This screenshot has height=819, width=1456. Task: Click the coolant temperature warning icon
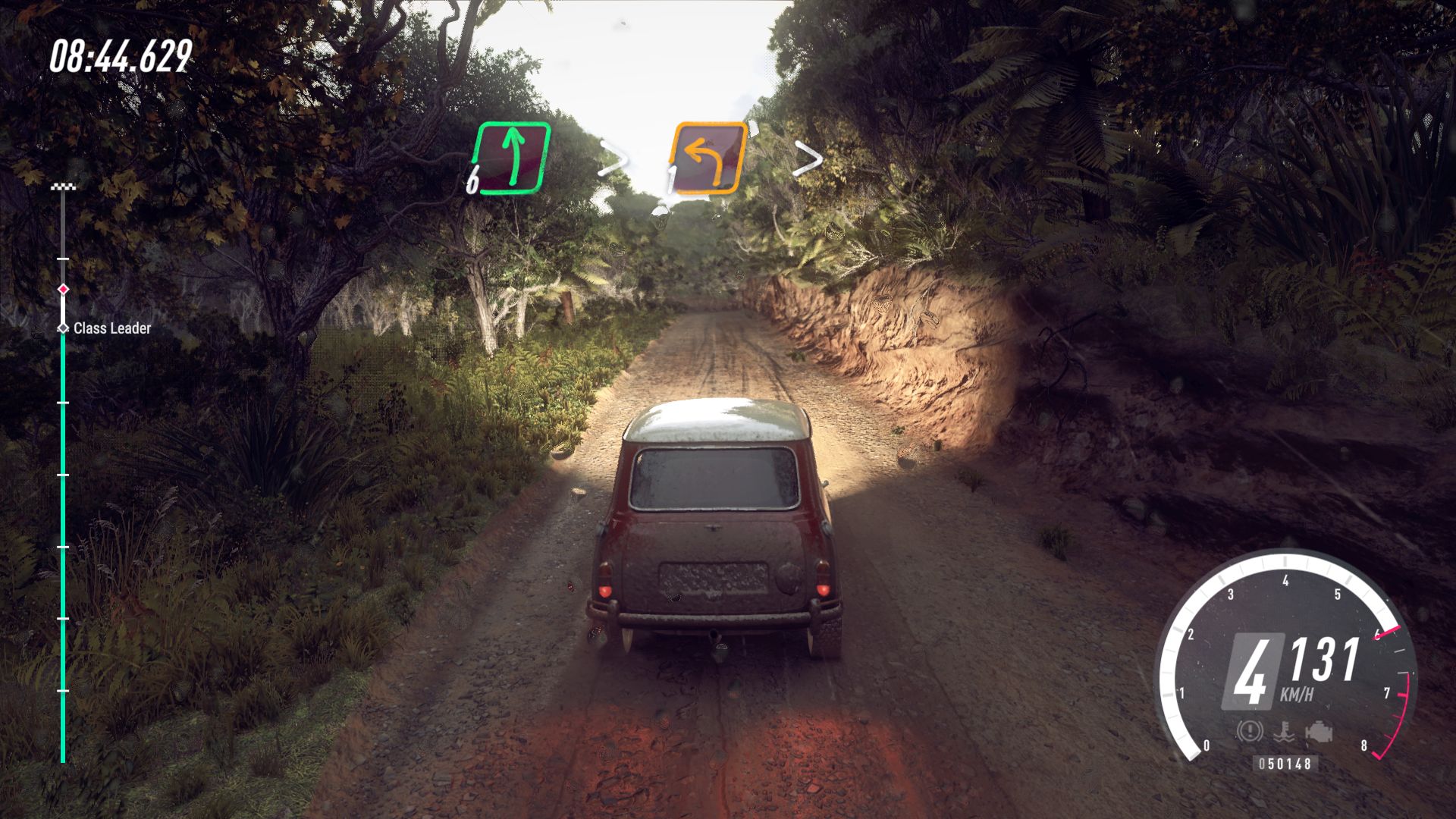(1283, 732)
